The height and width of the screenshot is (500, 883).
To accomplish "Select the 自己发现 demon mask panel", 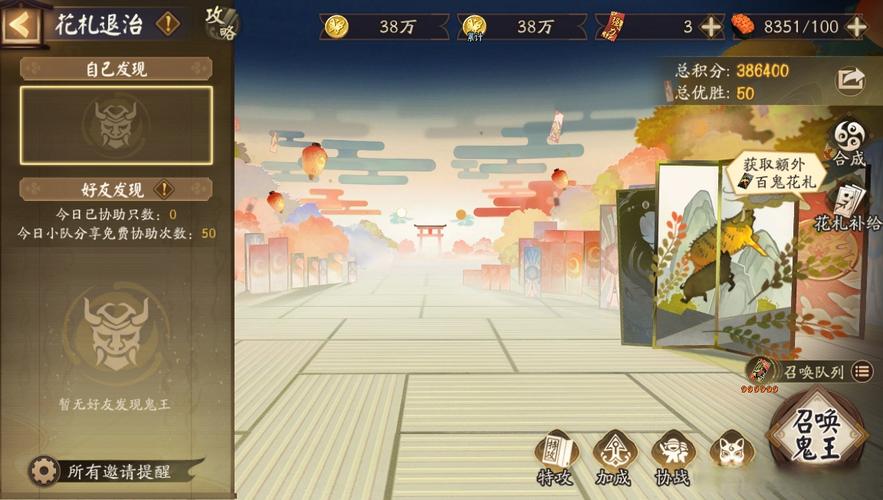I will 116,125.
